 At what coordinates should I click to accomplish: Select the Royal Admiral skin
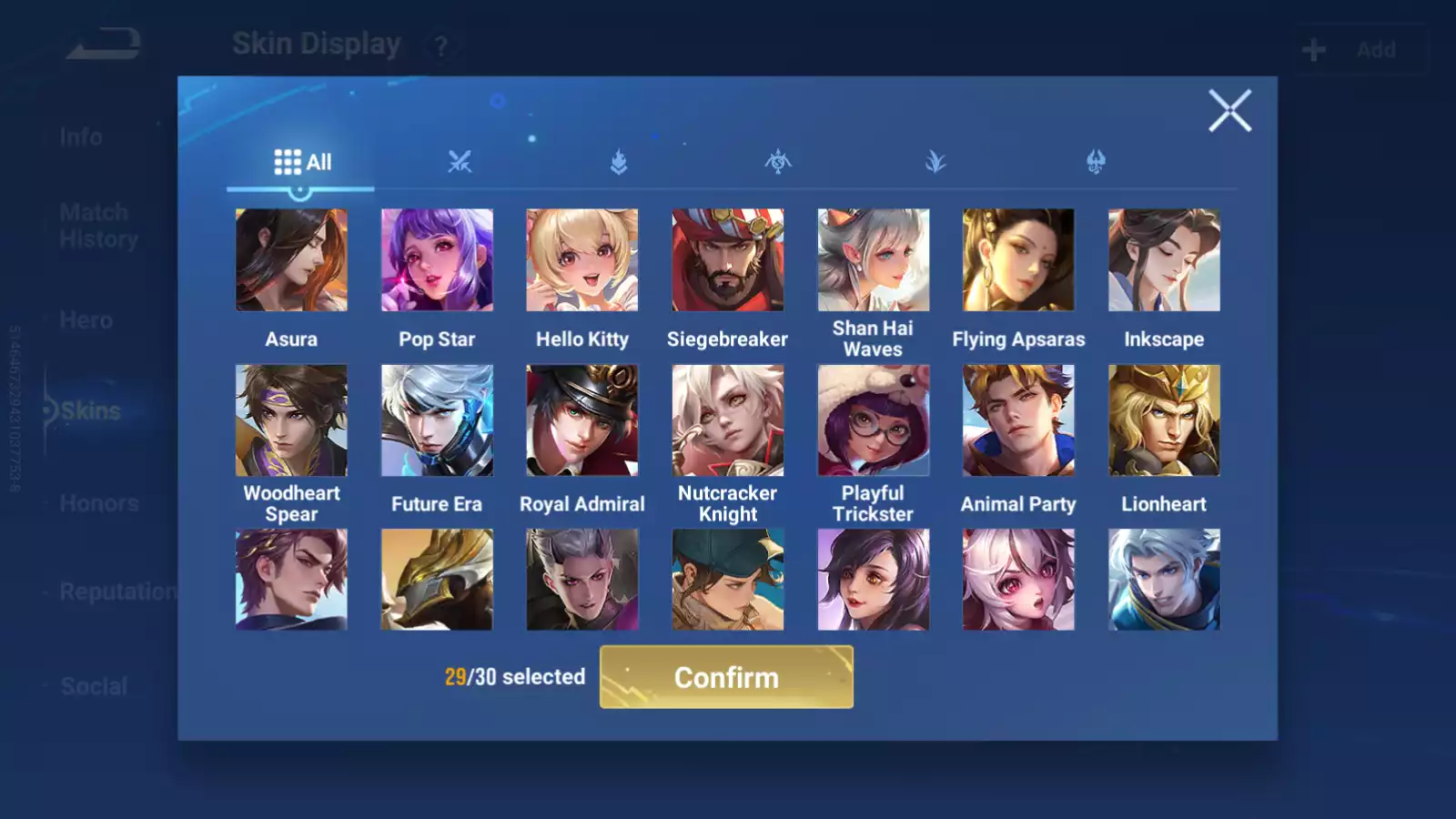pos(582,420)
